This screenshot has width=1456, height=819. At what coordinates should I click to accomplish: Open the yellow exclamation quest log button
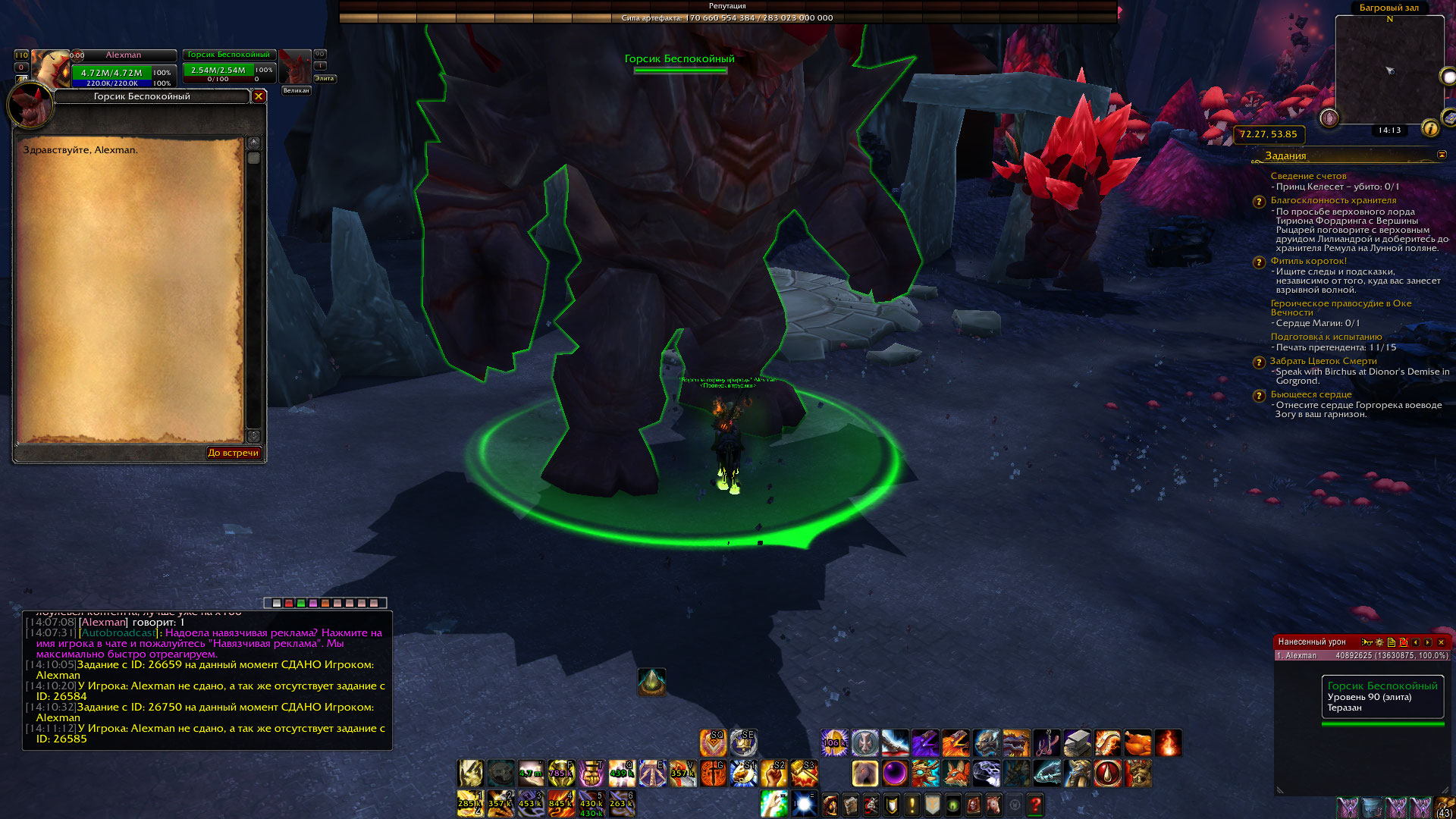click(912, 805)
